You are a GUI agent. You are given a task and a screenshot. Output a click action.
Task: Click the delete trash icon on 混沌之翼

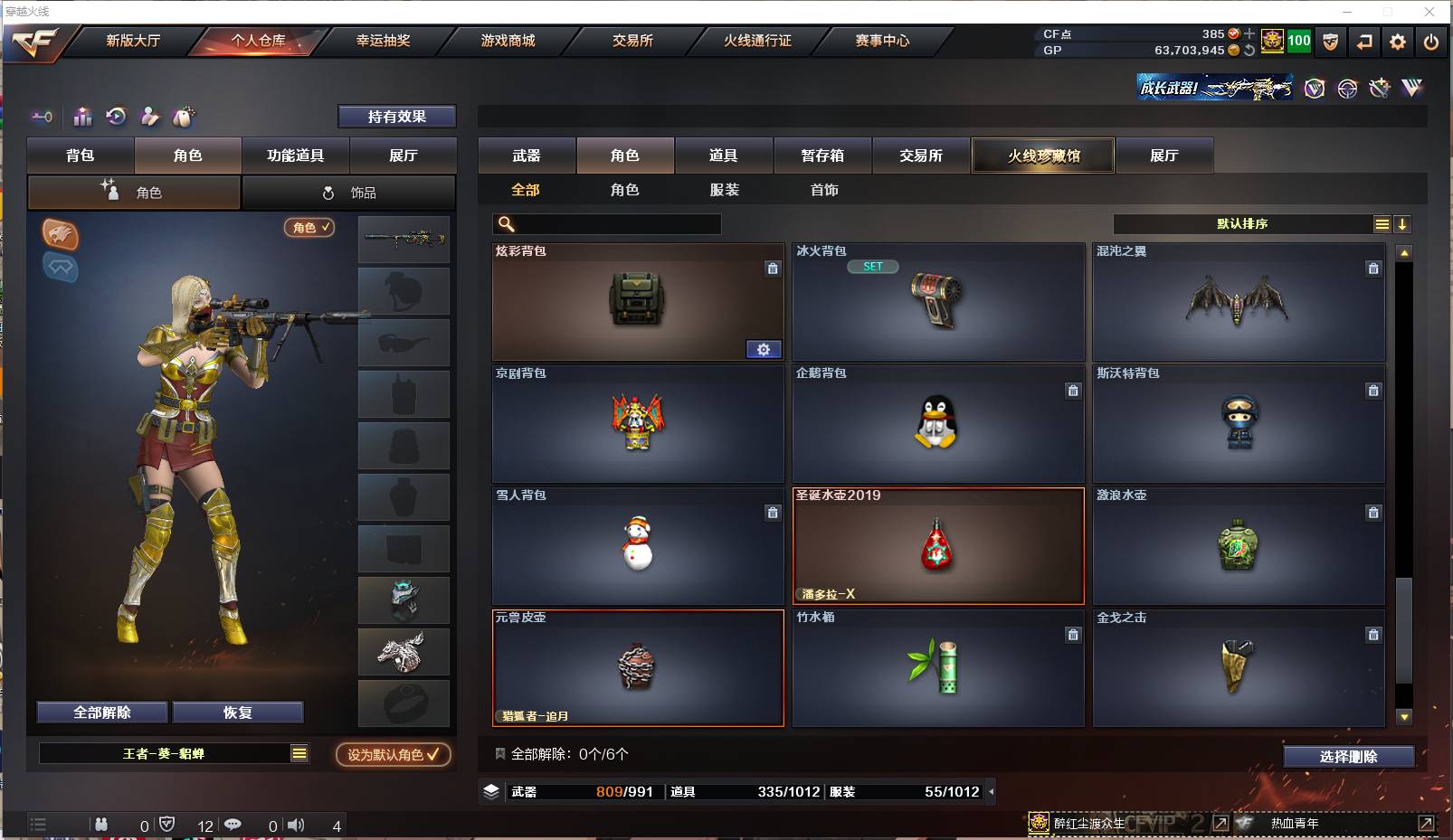click(1373, 269)
